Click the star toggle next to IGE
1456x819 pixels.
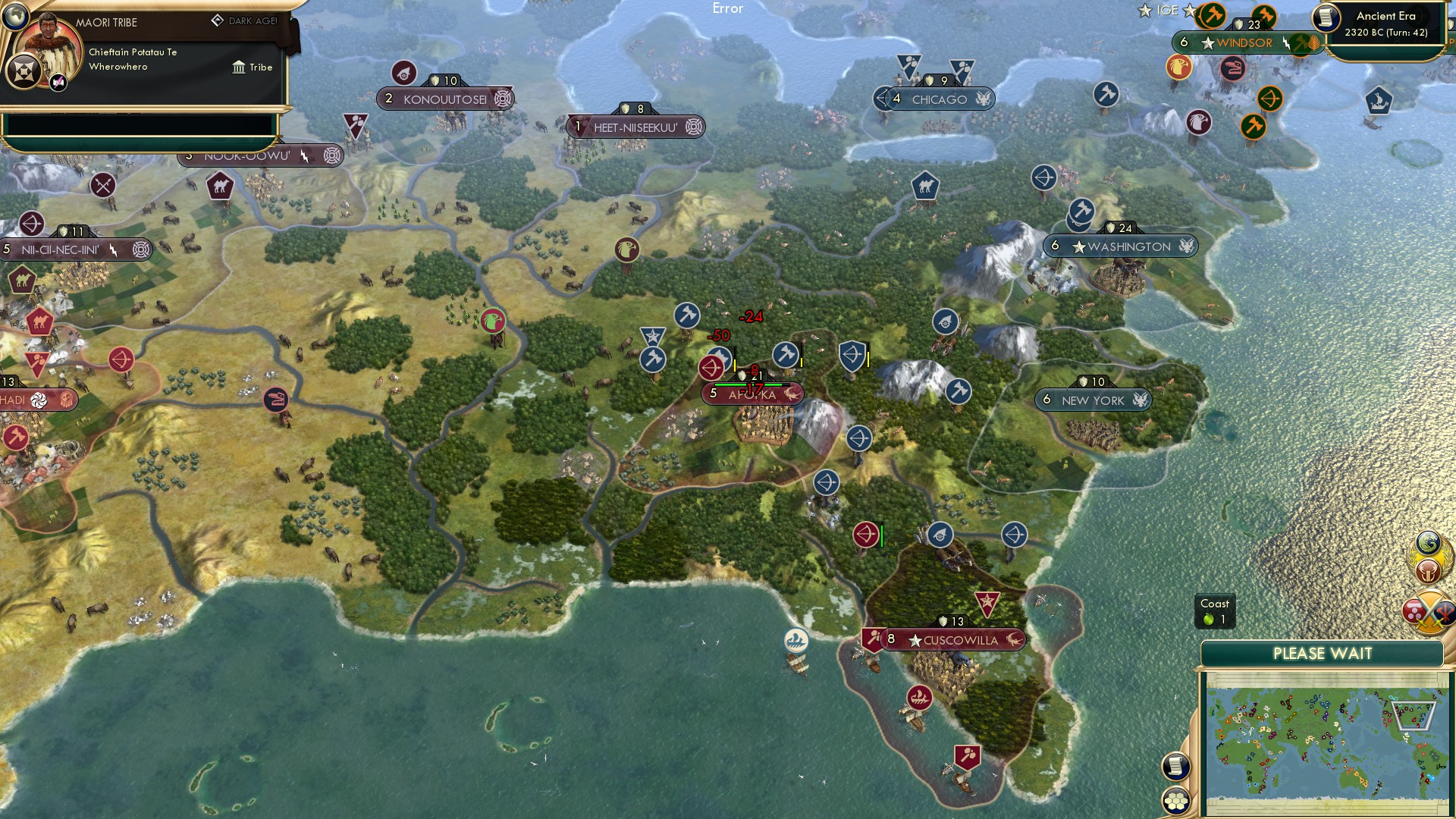click(1189, 11)
